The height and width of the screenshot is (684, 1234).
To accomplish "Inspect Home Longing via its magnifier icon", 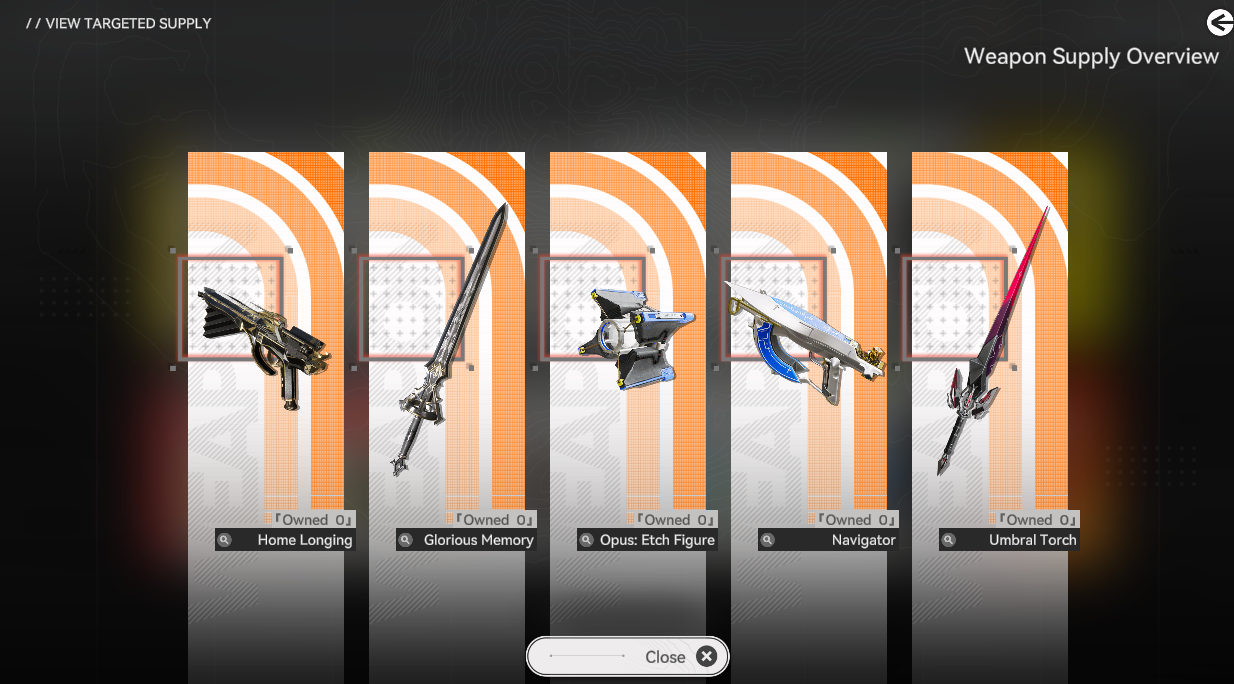I will pos(225,540).
